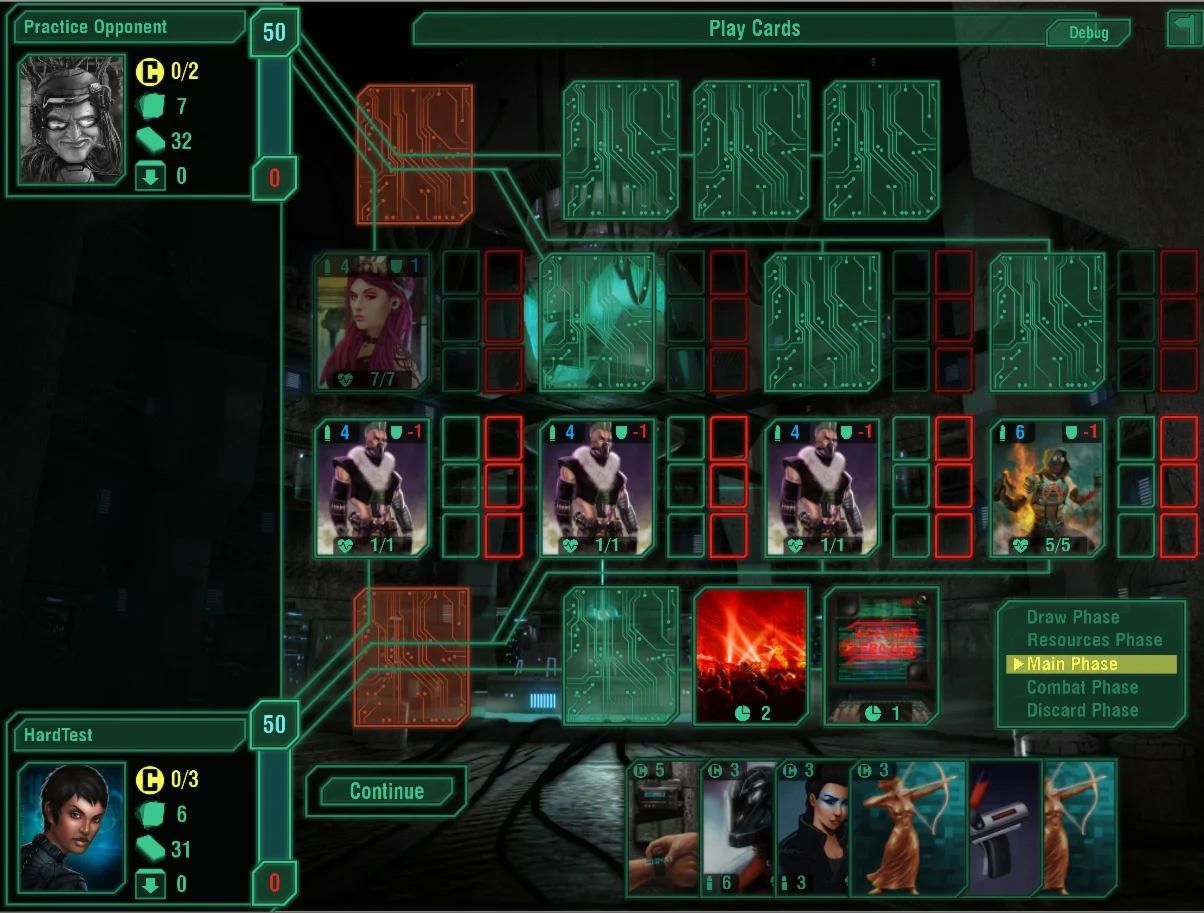Choose the computer terminal resource card
The image size is (1204, 913).
(x=881, y=655)
